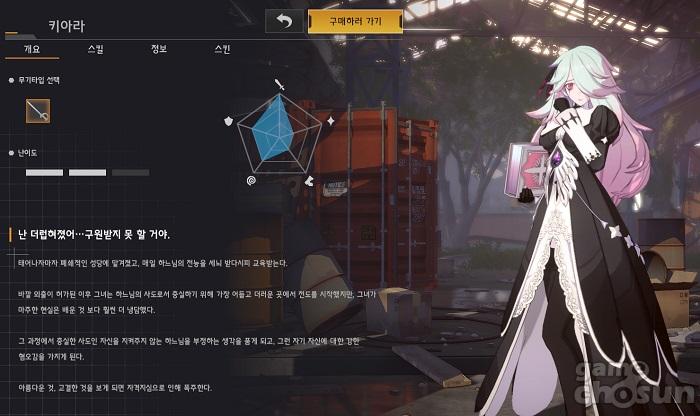Click the back arrow button

tap(284, 21)
